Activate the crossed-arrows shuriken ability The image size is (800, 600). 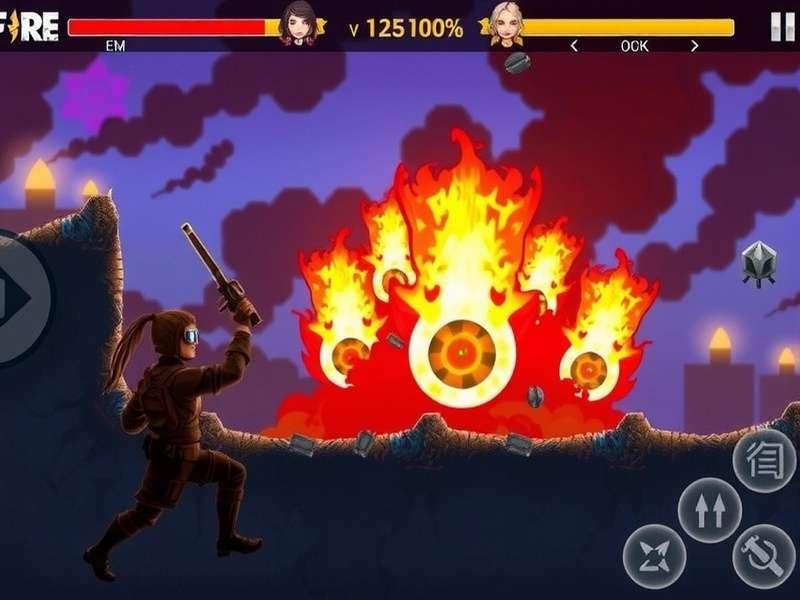[x=655, y=556]
